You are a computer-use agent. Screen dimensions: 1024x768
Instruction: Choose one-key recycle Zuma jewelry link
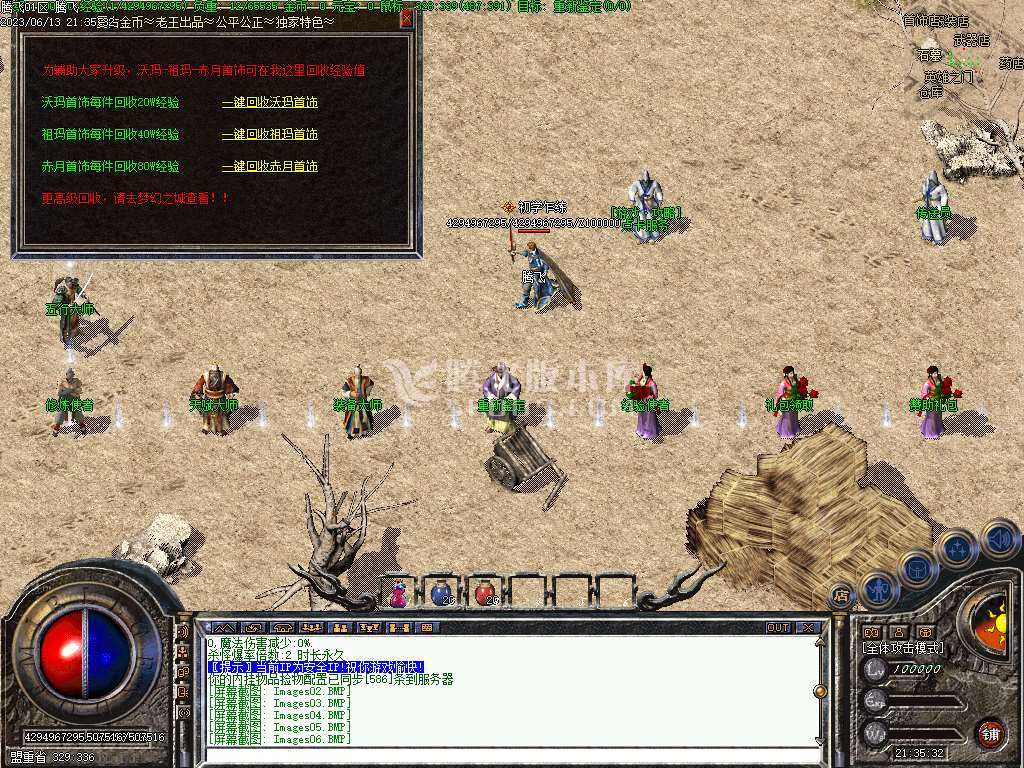[270, 134]
